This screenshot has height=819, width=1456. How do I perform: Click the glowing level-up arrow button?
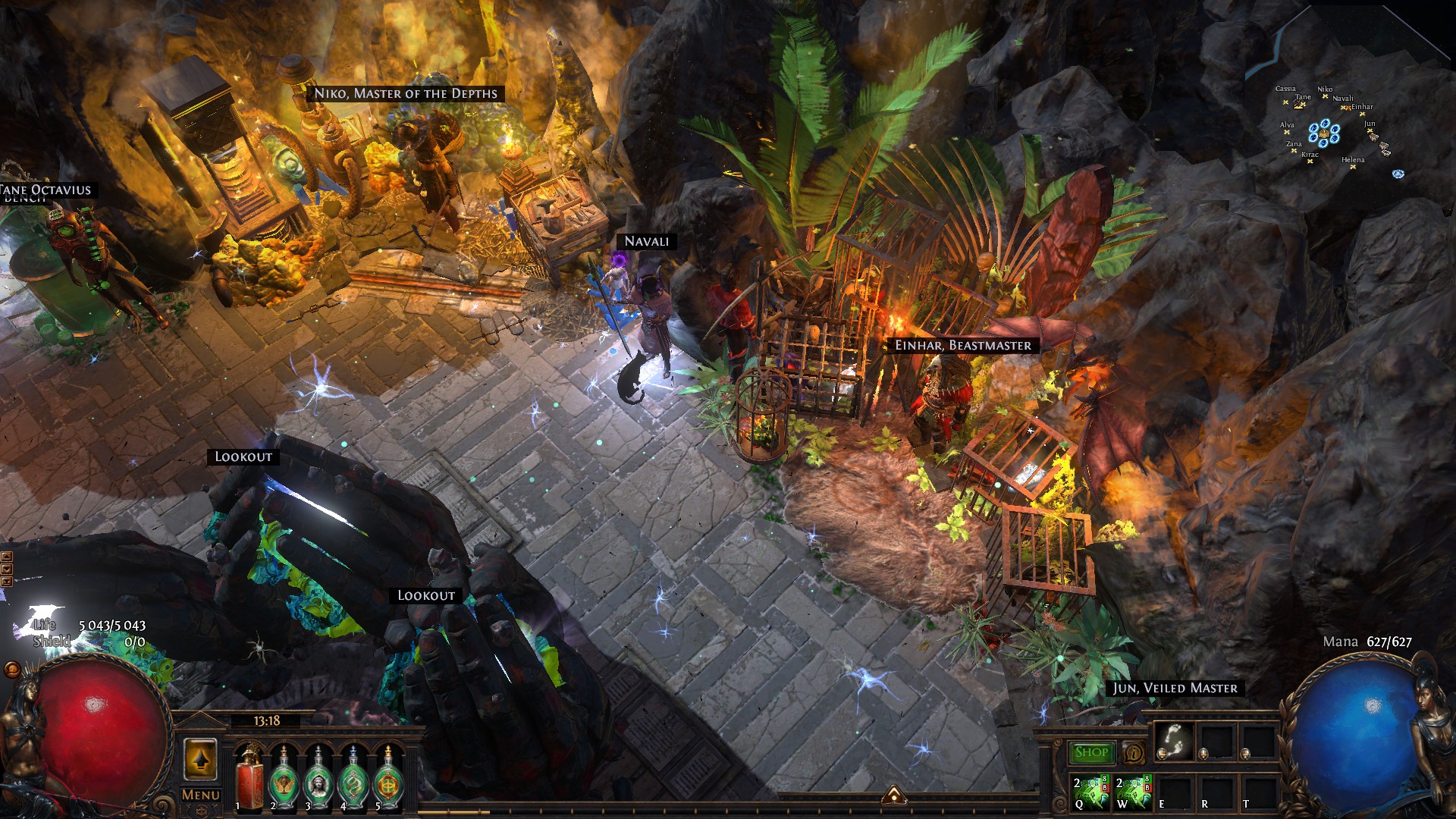click(200, 758)
